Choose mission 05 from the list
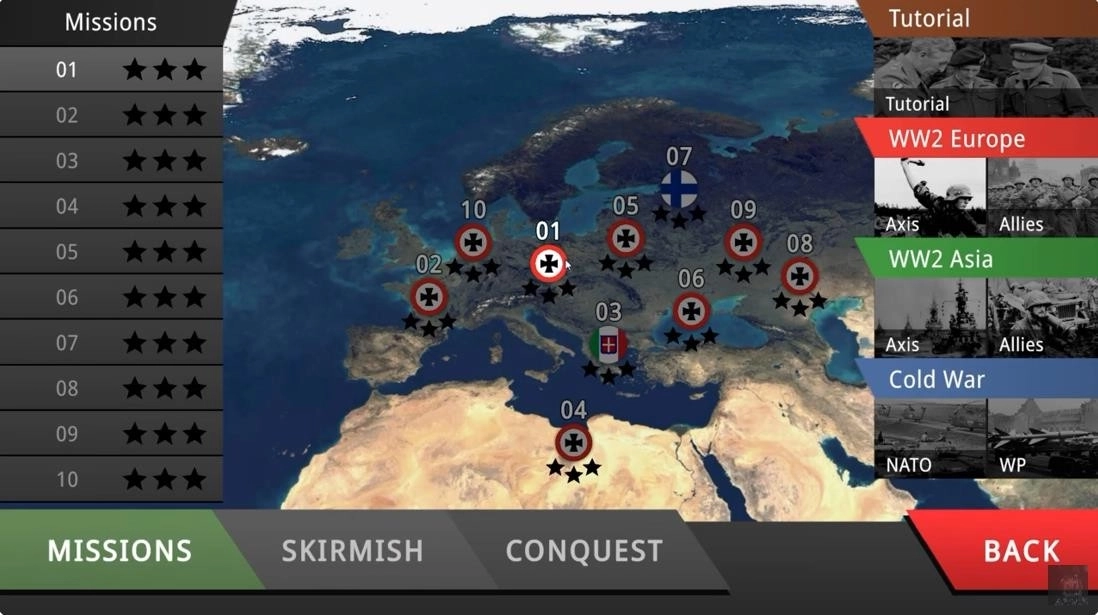This screenshot has height=615, width=1098. 110,251
